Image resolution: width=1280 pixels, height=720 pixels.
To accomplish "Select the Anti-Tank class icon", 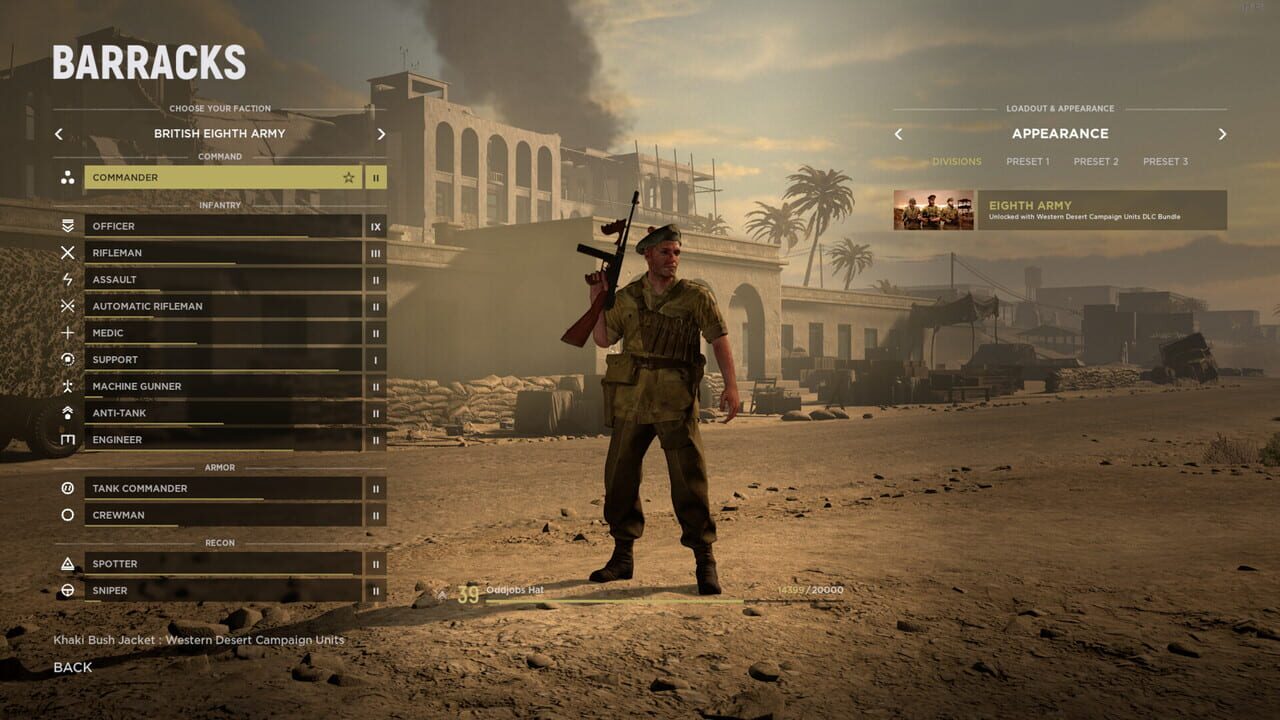I will click(x=68, y=413).
